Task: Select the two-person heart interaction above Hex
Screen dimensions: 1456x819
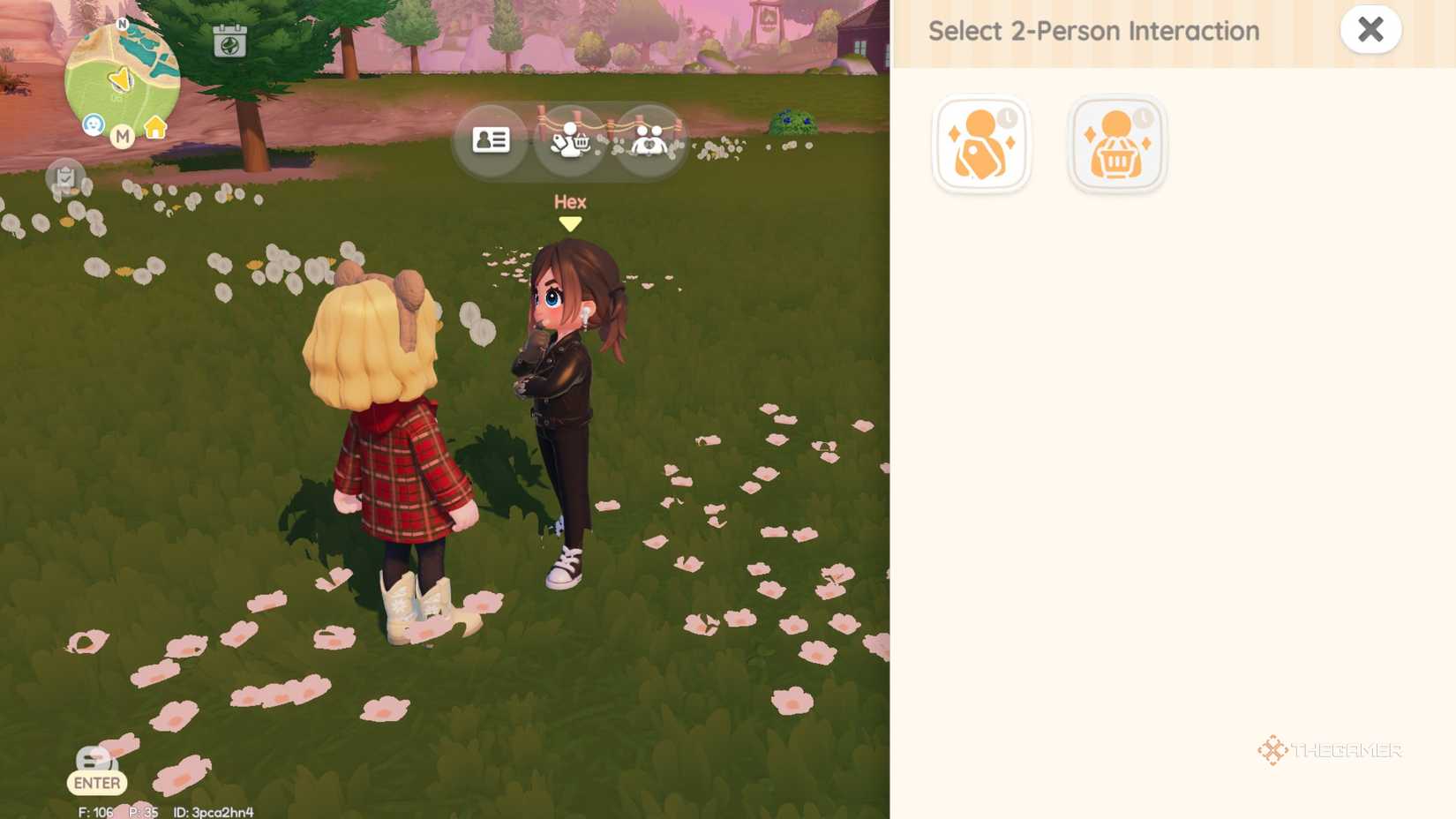Action: coord(649,139)
